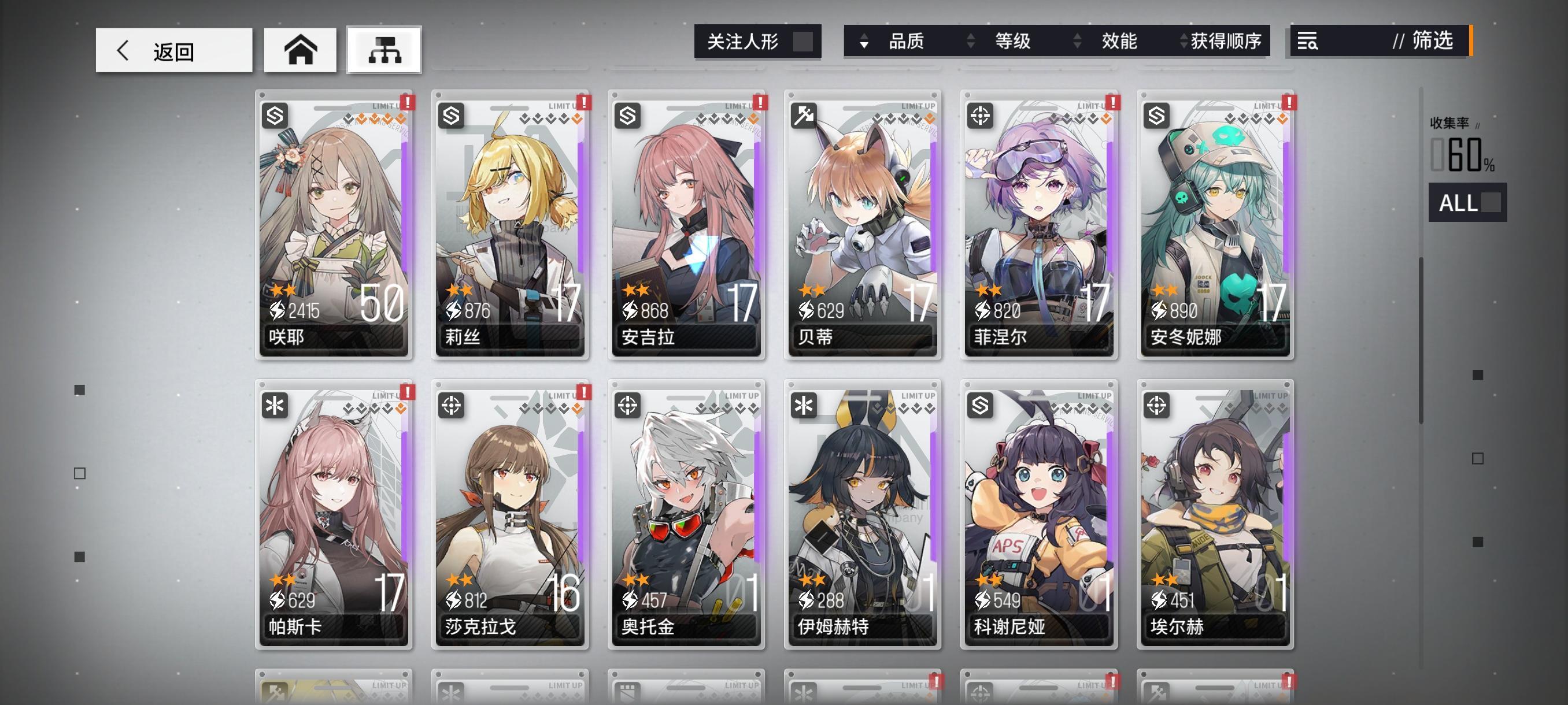Click the weapon class icon on 咲耶's card
This screenshot has height=705, width=1568.
coord(275,116)
